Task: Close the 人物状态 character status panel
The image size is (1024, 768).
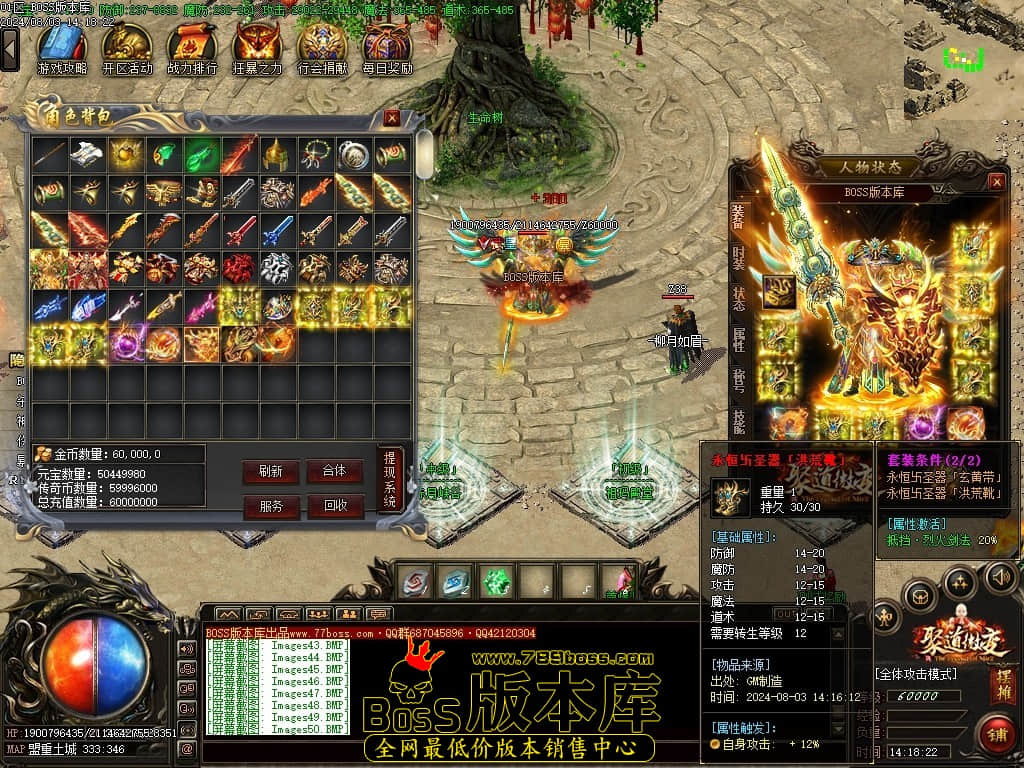Action: pyautogui.click(x=996, y=182)
